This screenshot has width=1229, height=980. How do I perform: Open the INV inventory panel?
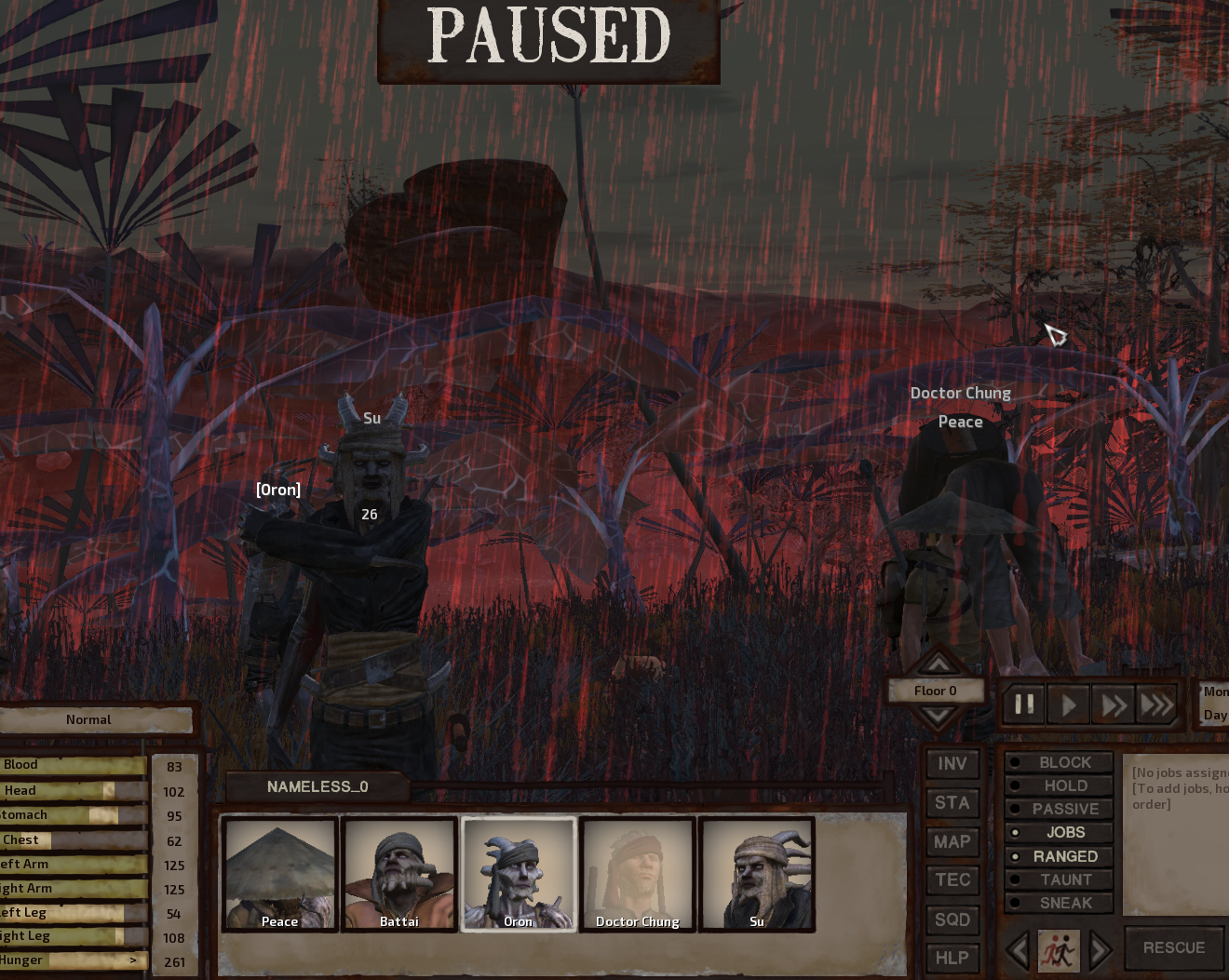952,764
